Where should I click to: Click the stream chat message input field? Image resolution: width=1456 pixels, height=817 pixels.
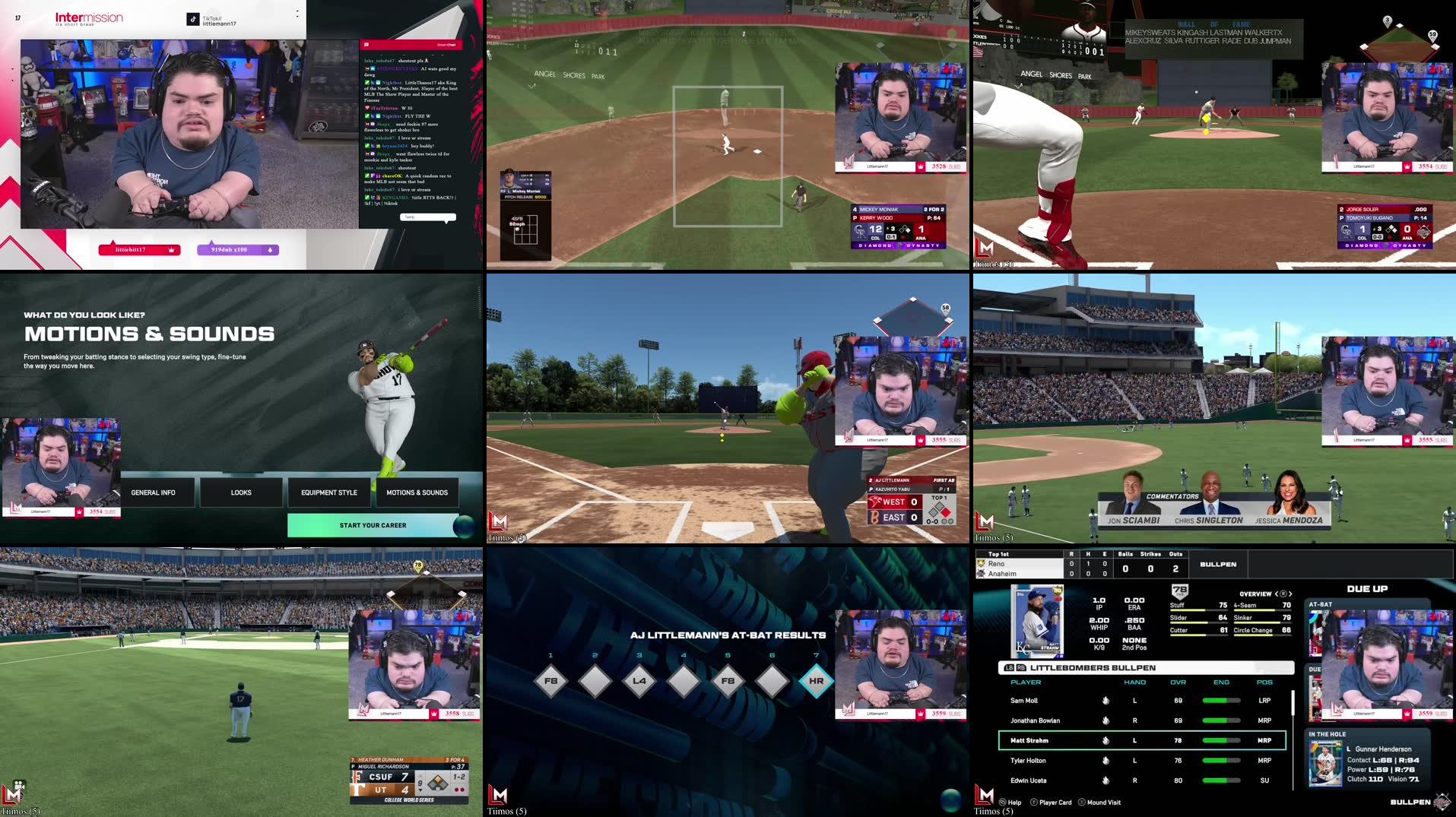tap(427, 217)
